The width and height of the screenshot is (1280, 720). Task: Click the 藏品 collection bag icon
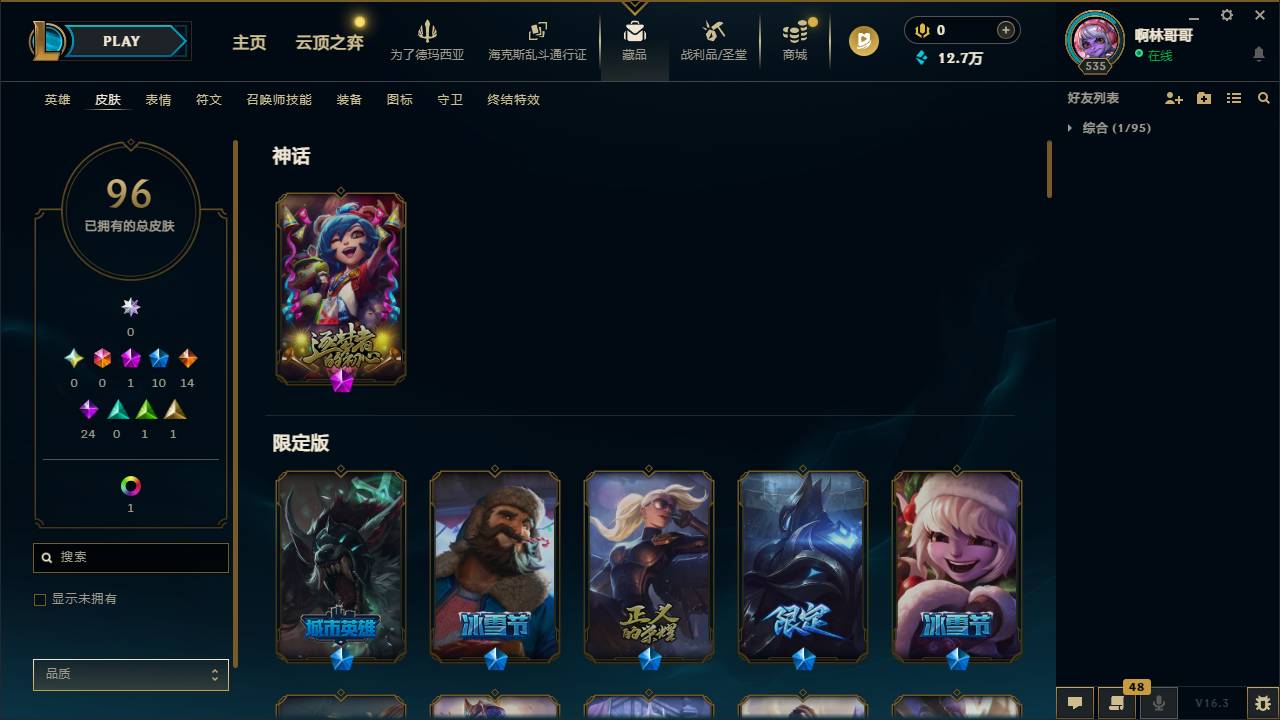coord(634,32)
